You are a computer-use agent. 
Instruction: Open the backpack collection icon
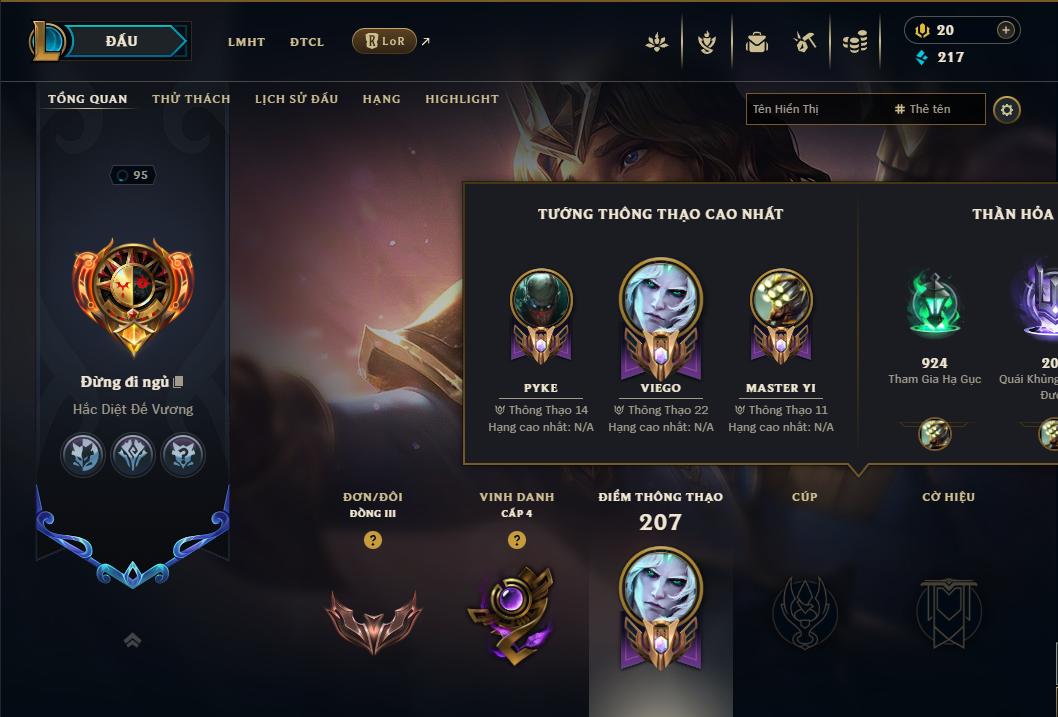tap(757, 42)
